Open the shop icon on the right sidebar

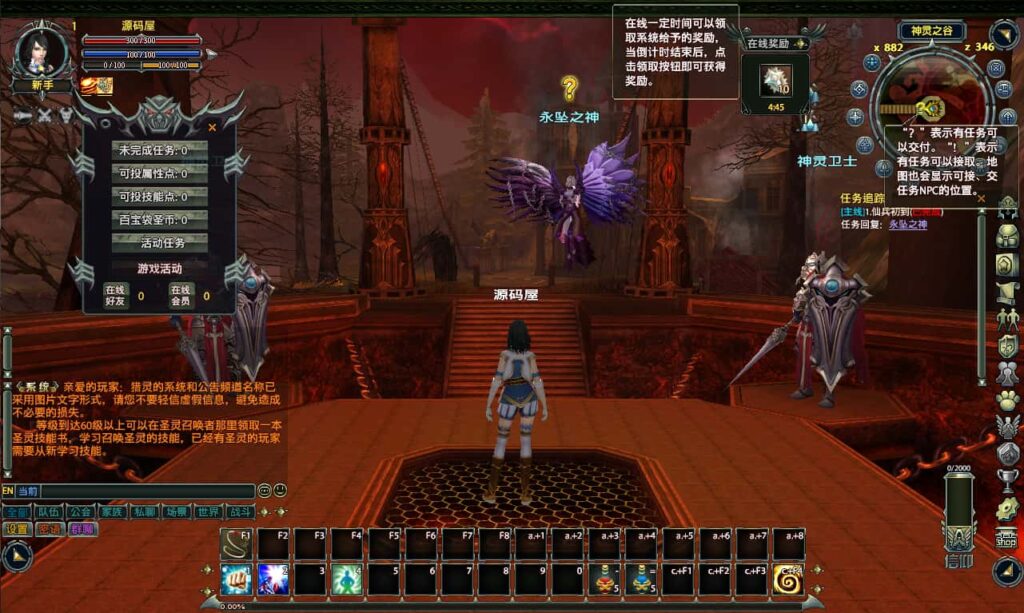(x=1006, y=537)
